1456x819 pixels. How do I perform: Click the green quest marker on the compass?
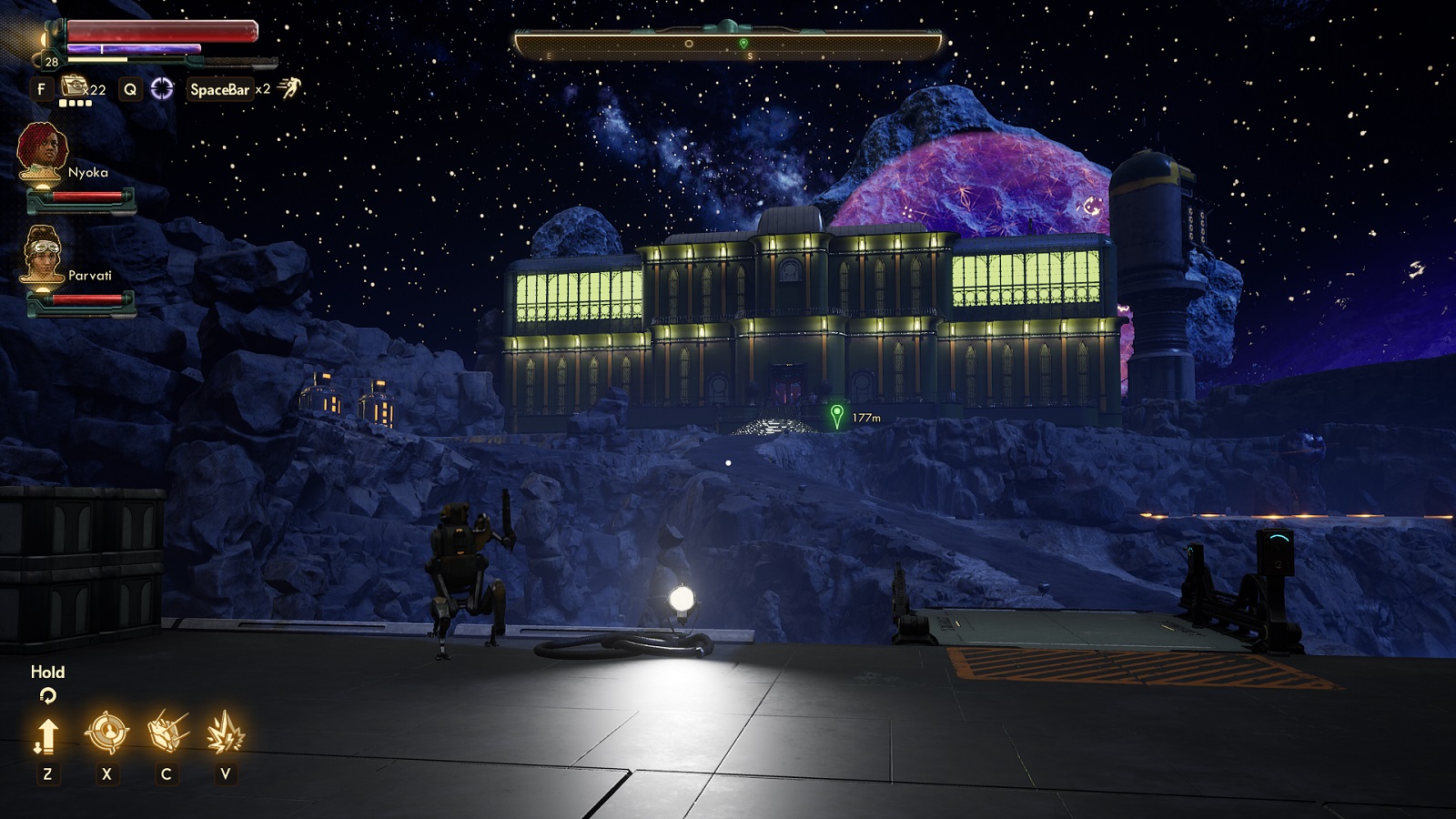pyautogui.click(x=743, y=44)
